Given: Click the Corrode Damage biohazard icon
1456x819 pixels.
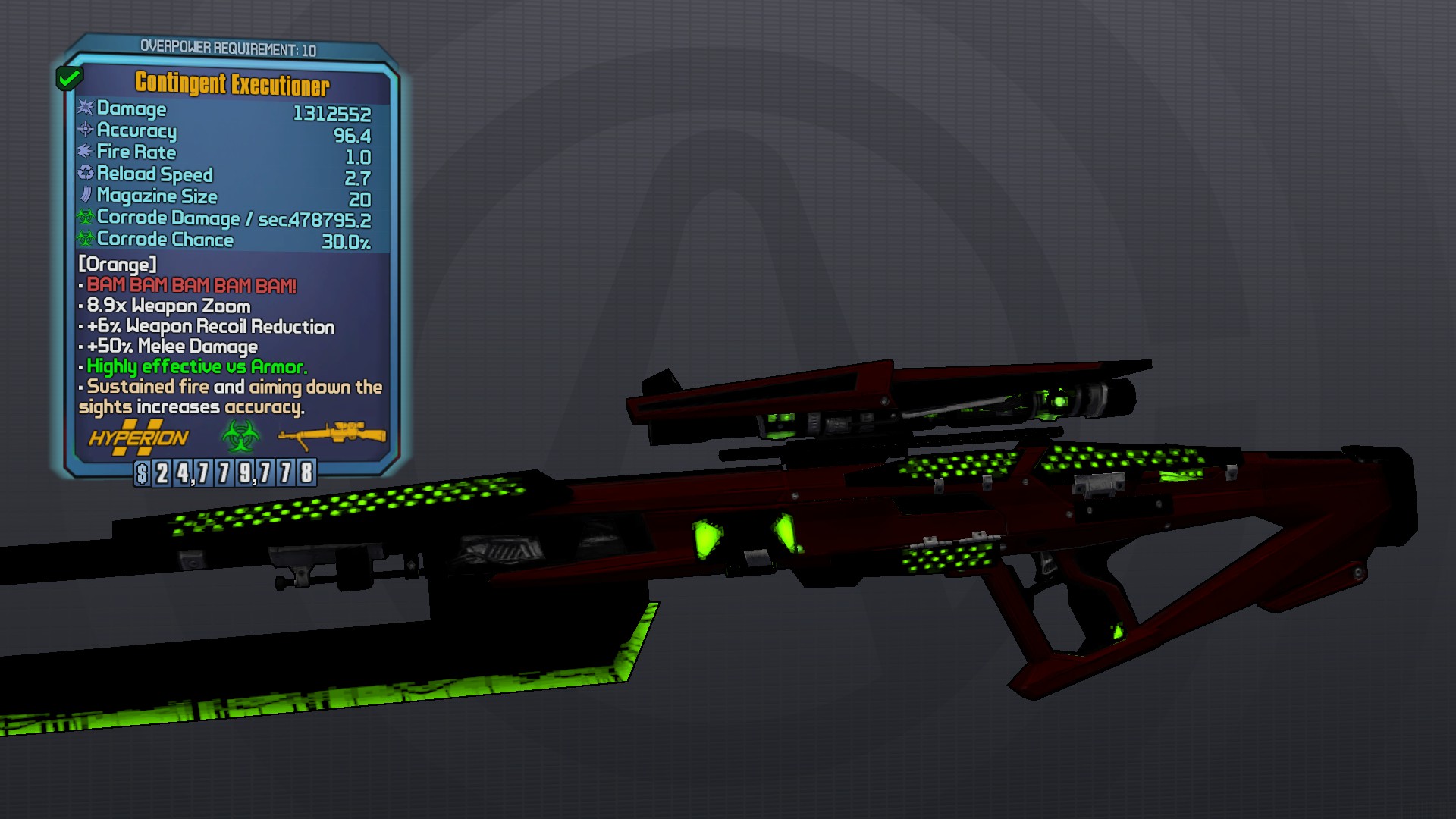Looking at the screenshot, I should pos(83,219).
